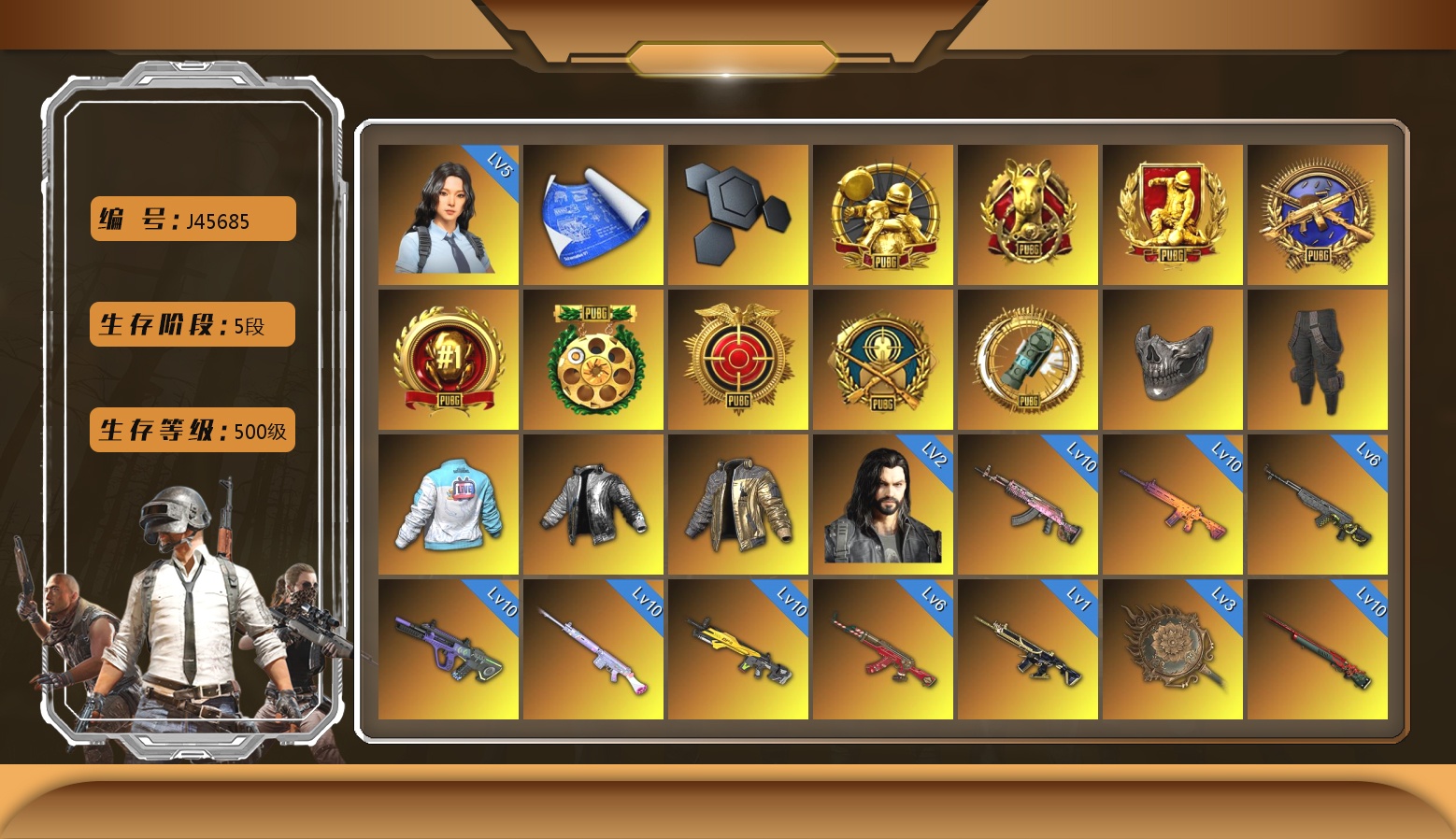The image size is (1456, 839).
Task: Select the gold kneeling soldier red shield medal
Action: coord(1172,215)
